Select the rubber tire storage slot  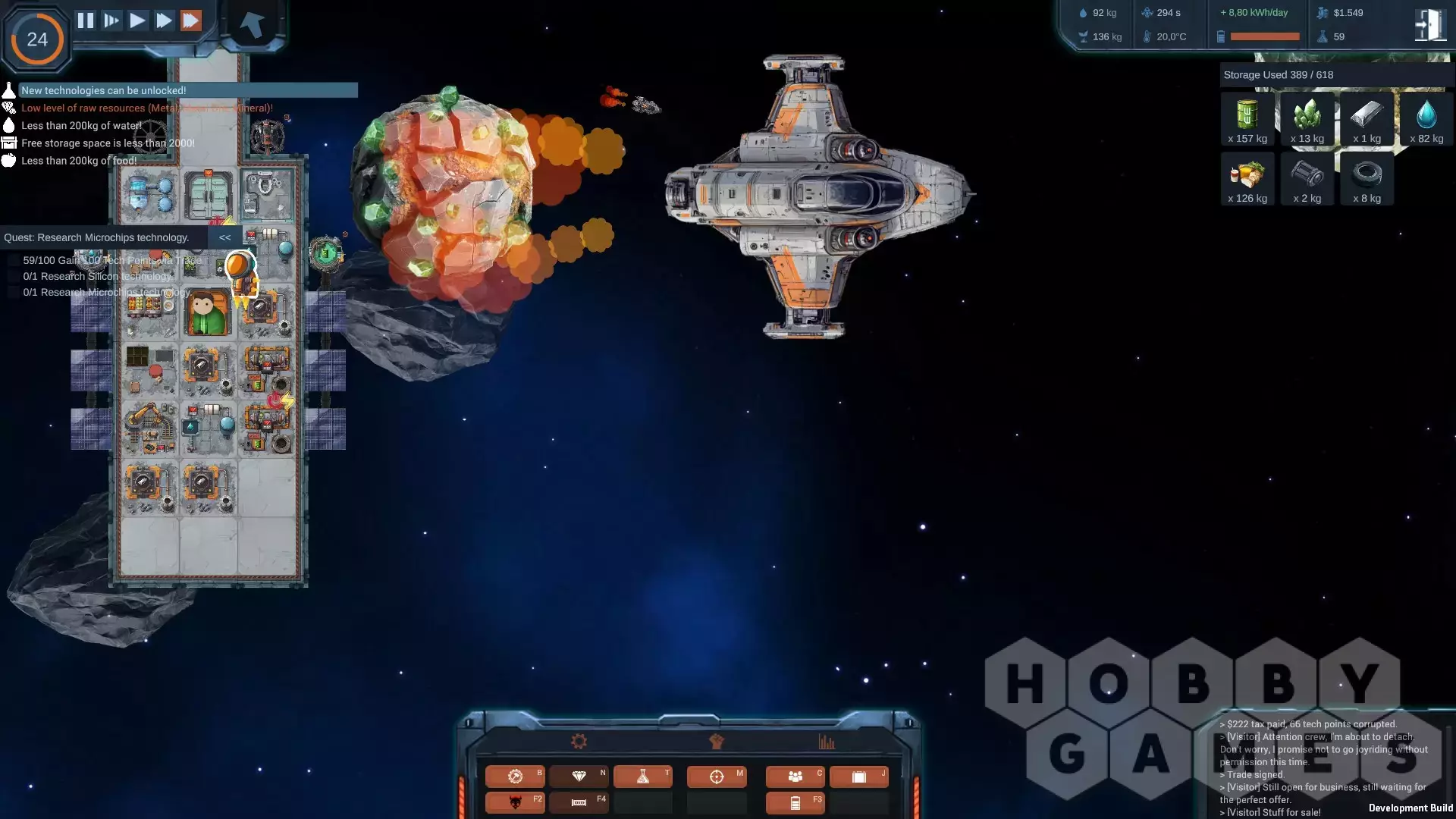[x=1367, y=179]
